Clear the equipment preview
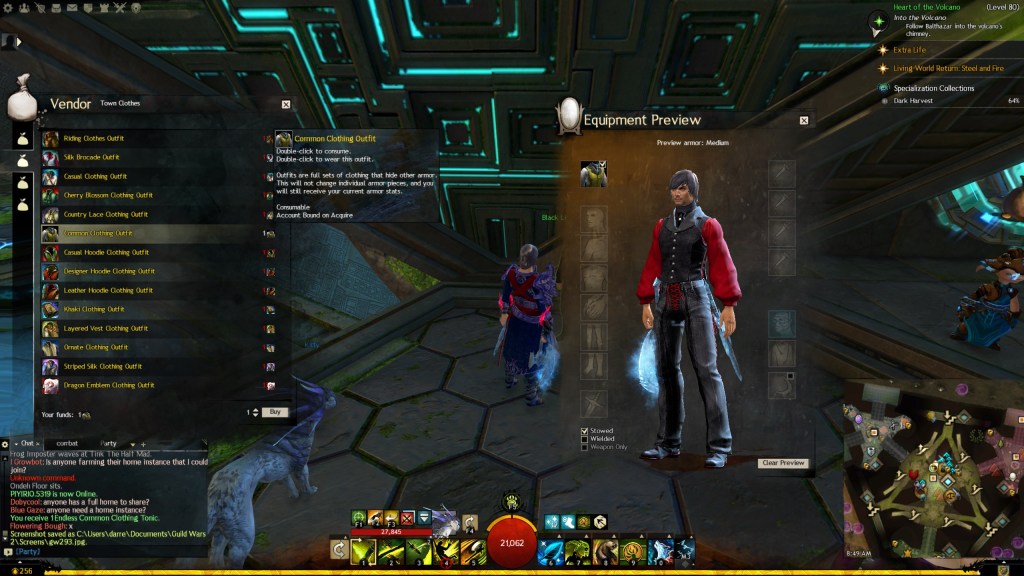The height and width of the screenshot is (576, 1024). (x=783, y=463)
